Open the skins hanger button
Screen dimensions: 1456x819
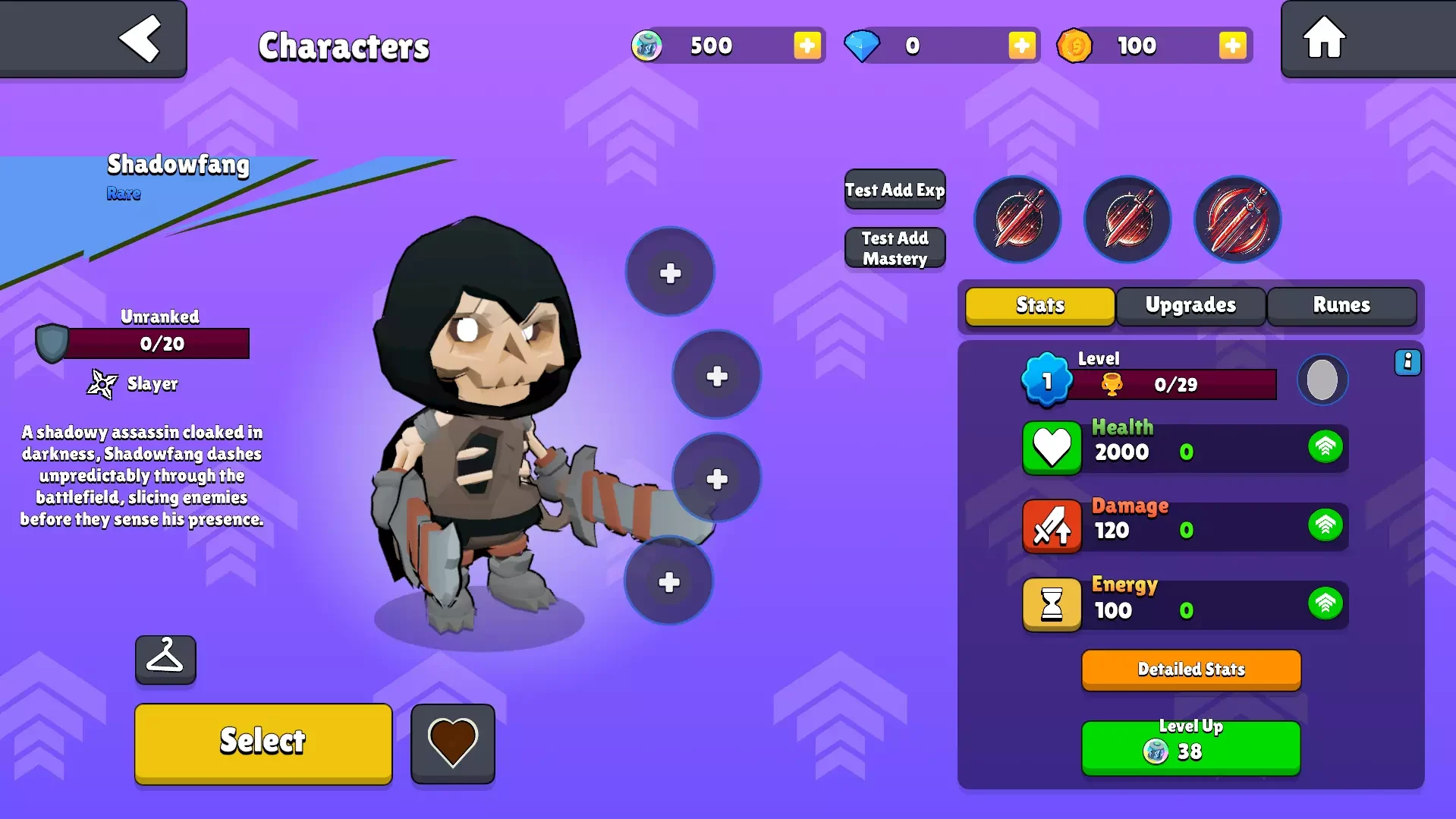[x=165, y=659]
